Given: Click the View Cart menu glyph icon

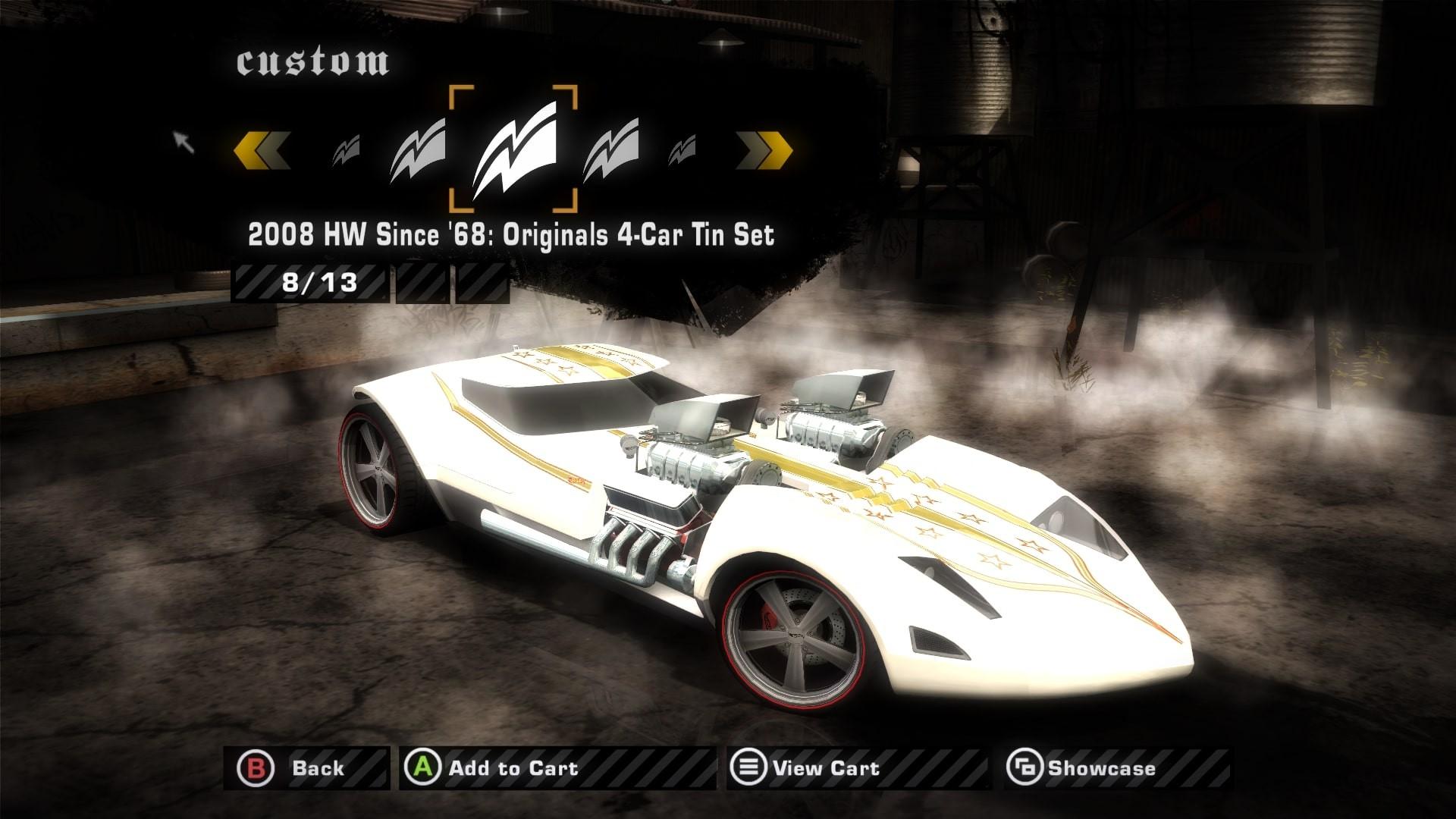Looking at the screenshot, I should tap(748, 768).
